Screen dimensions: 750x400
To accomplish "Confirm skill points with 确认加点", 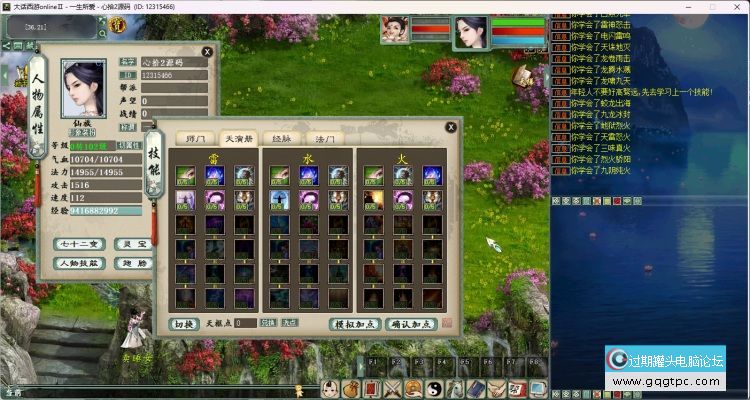I will [410, 324].
